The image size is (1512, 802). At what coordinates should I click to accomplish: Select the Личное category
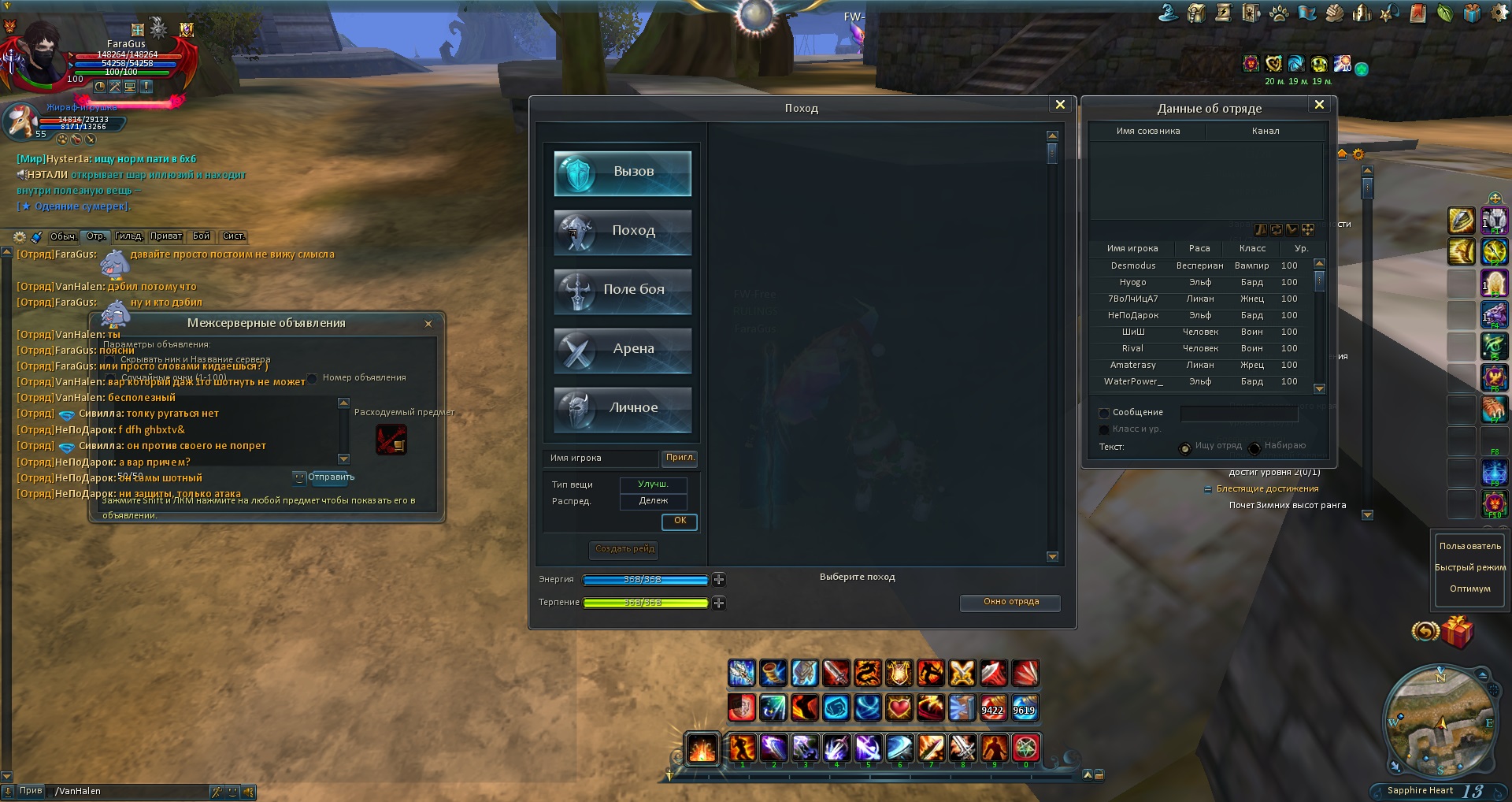(622, 409)
